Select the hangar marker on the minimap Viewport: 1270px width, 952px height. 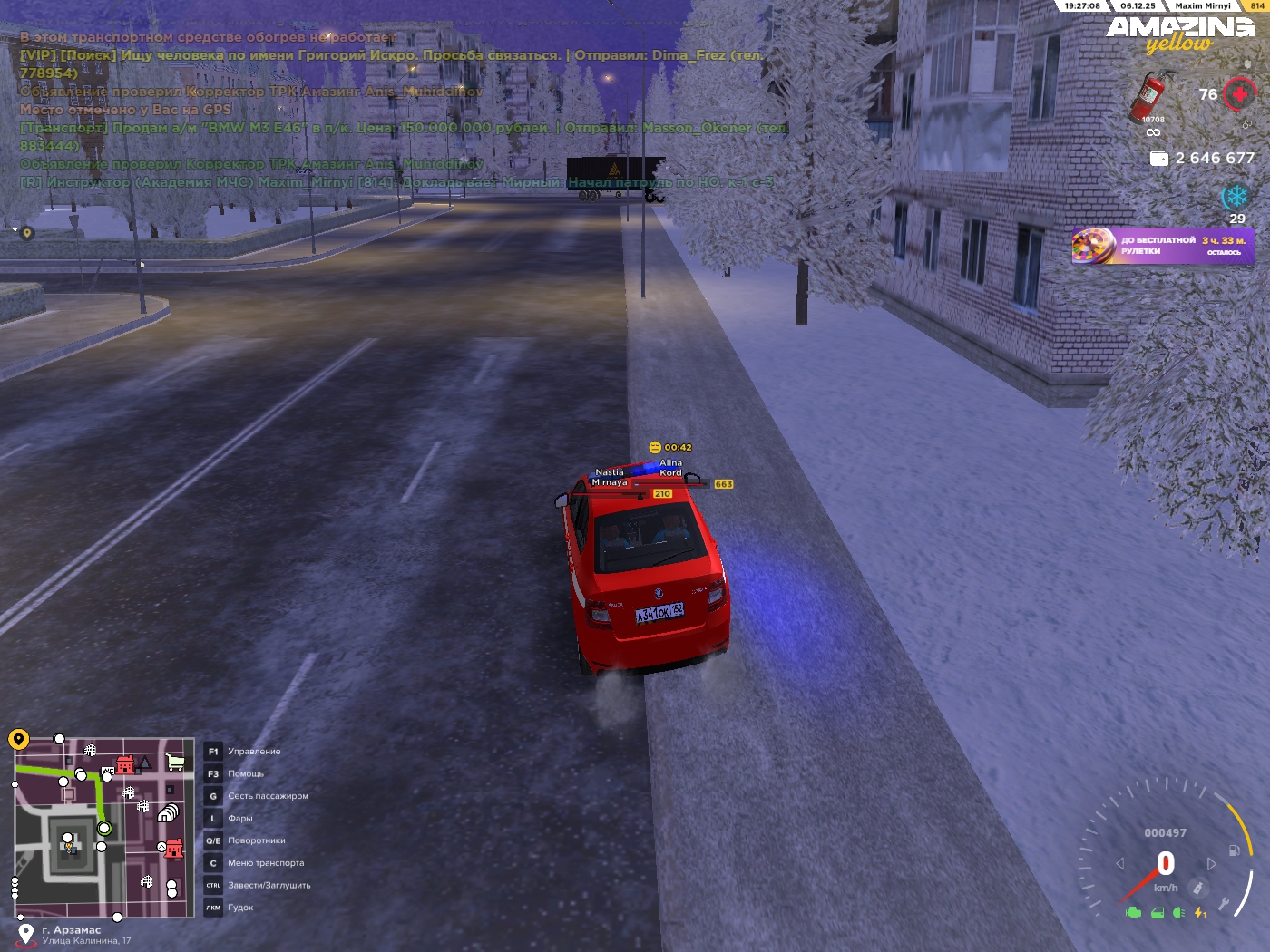click(x=168, y=813)
